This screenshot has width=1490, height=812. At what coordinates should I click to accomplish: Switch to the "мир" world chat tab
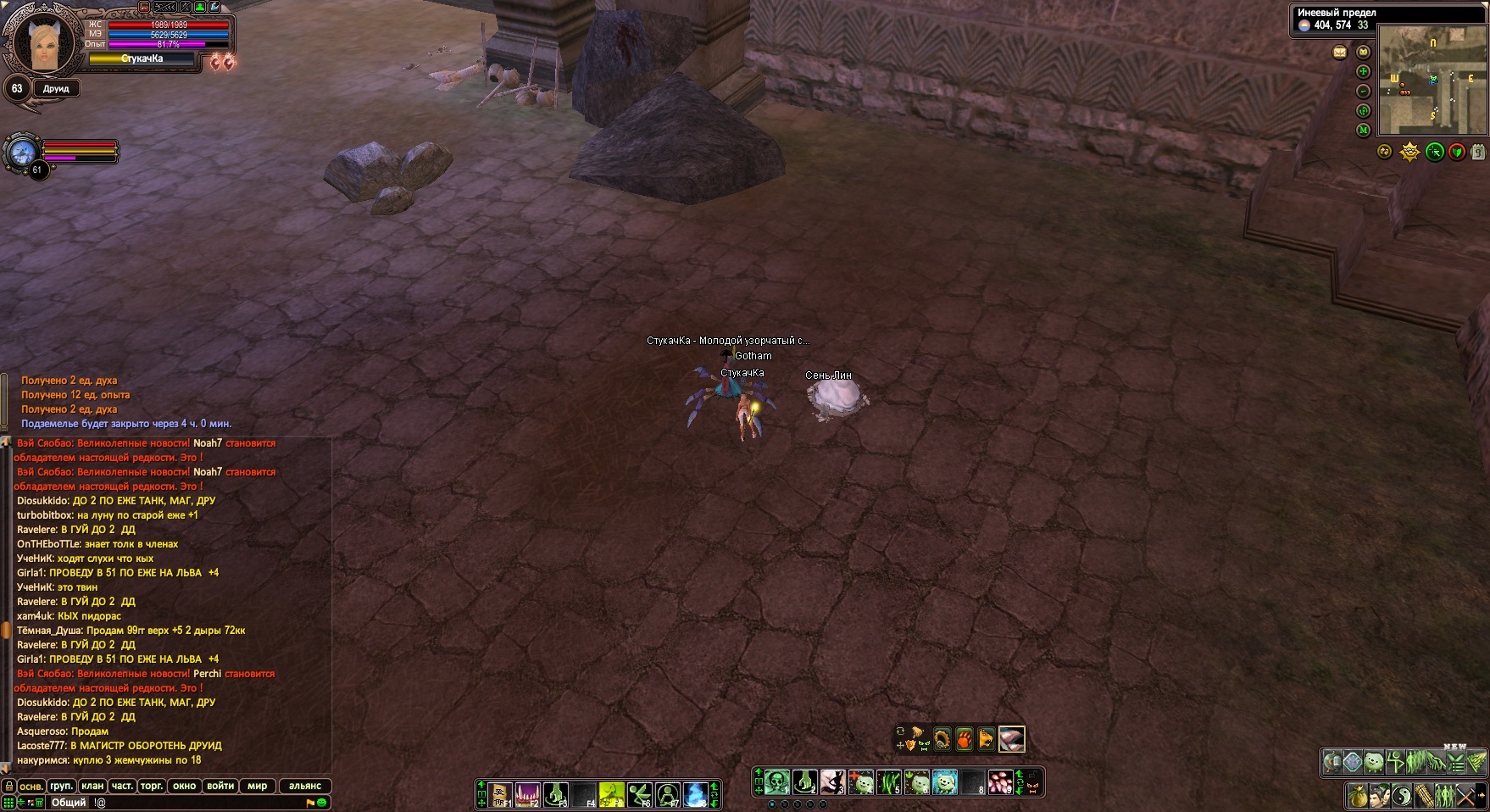[258, 786]
